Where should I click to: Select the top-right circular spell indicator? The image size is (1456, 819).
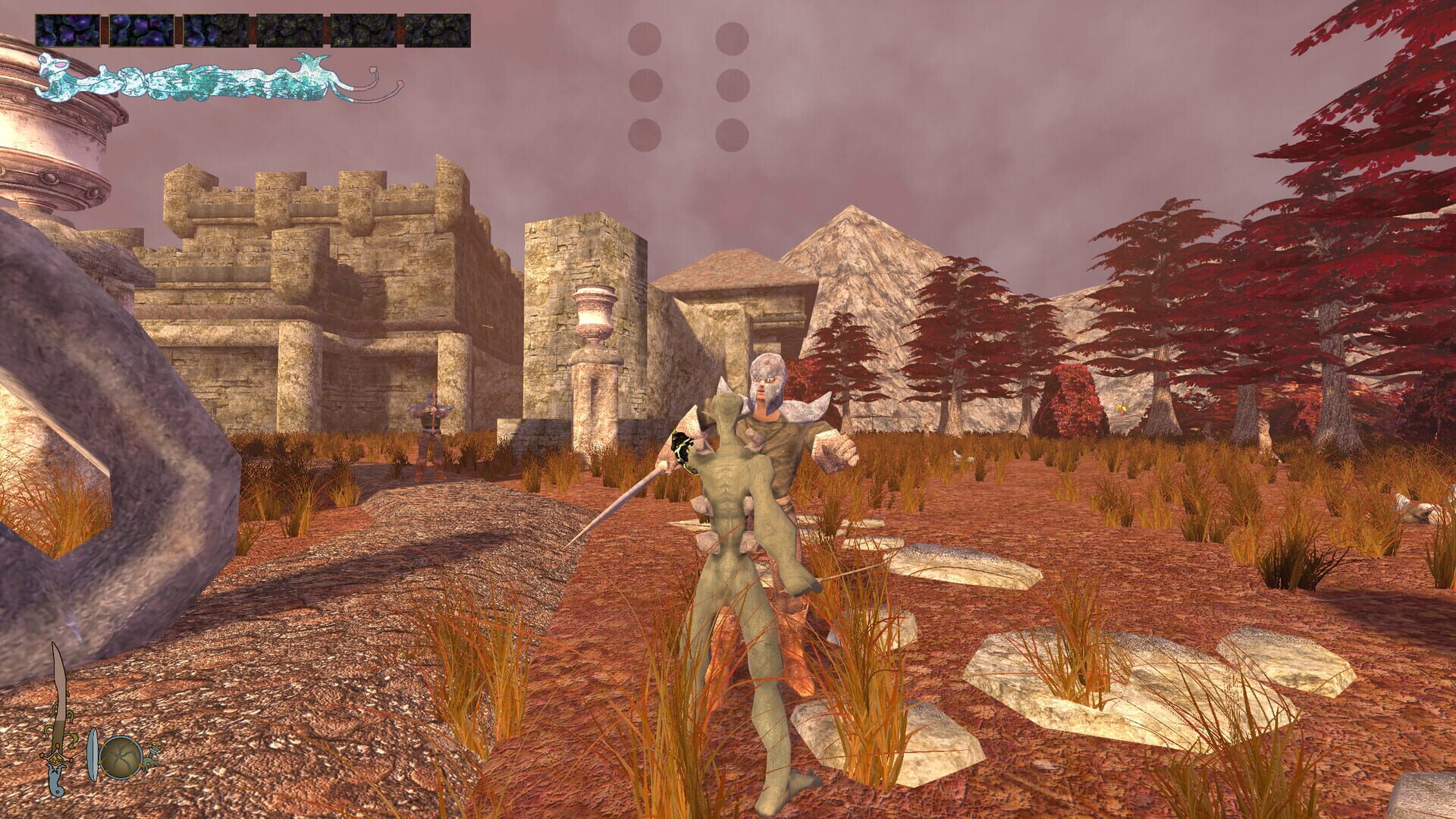click(733, 38)
